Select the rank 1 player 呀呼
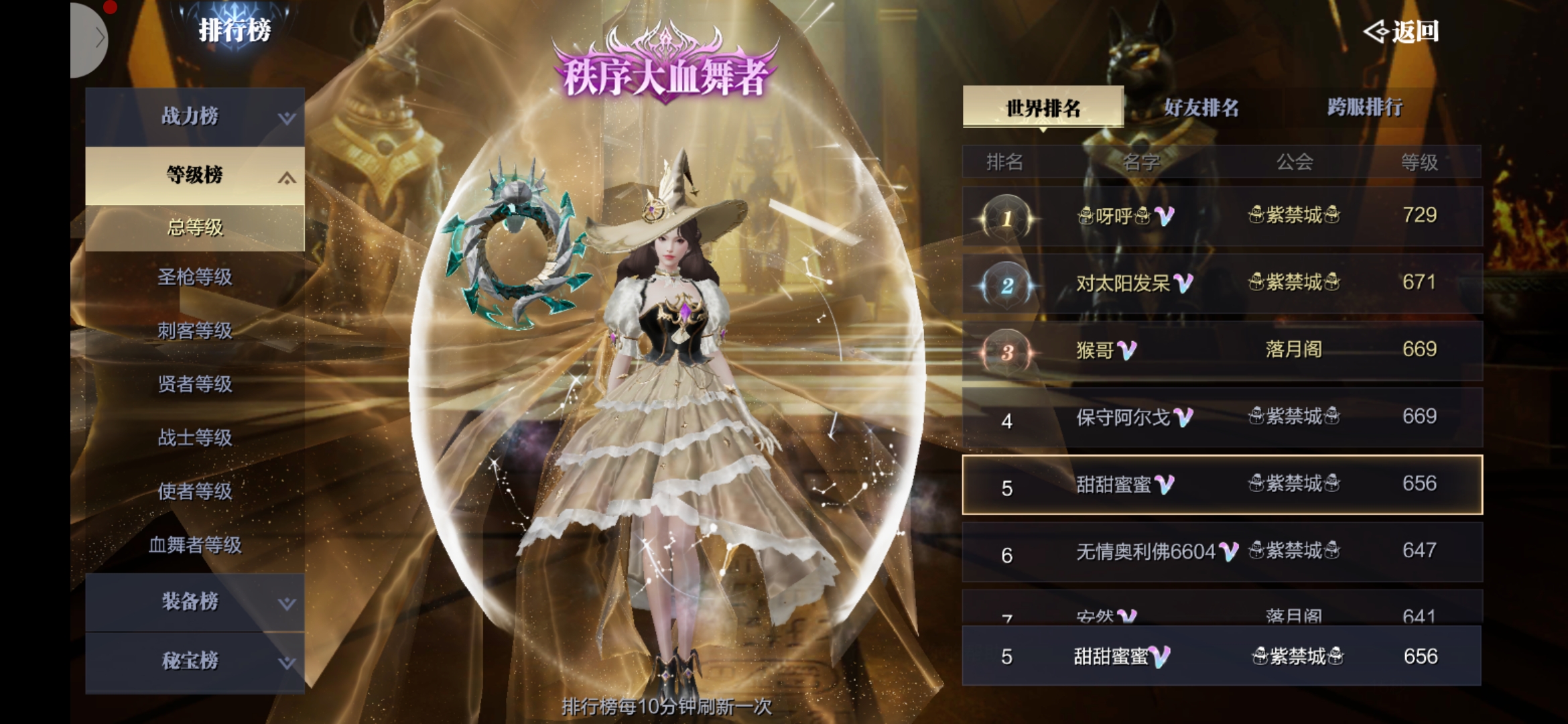The image size is (1568, 724). [x=1222, y=217]
